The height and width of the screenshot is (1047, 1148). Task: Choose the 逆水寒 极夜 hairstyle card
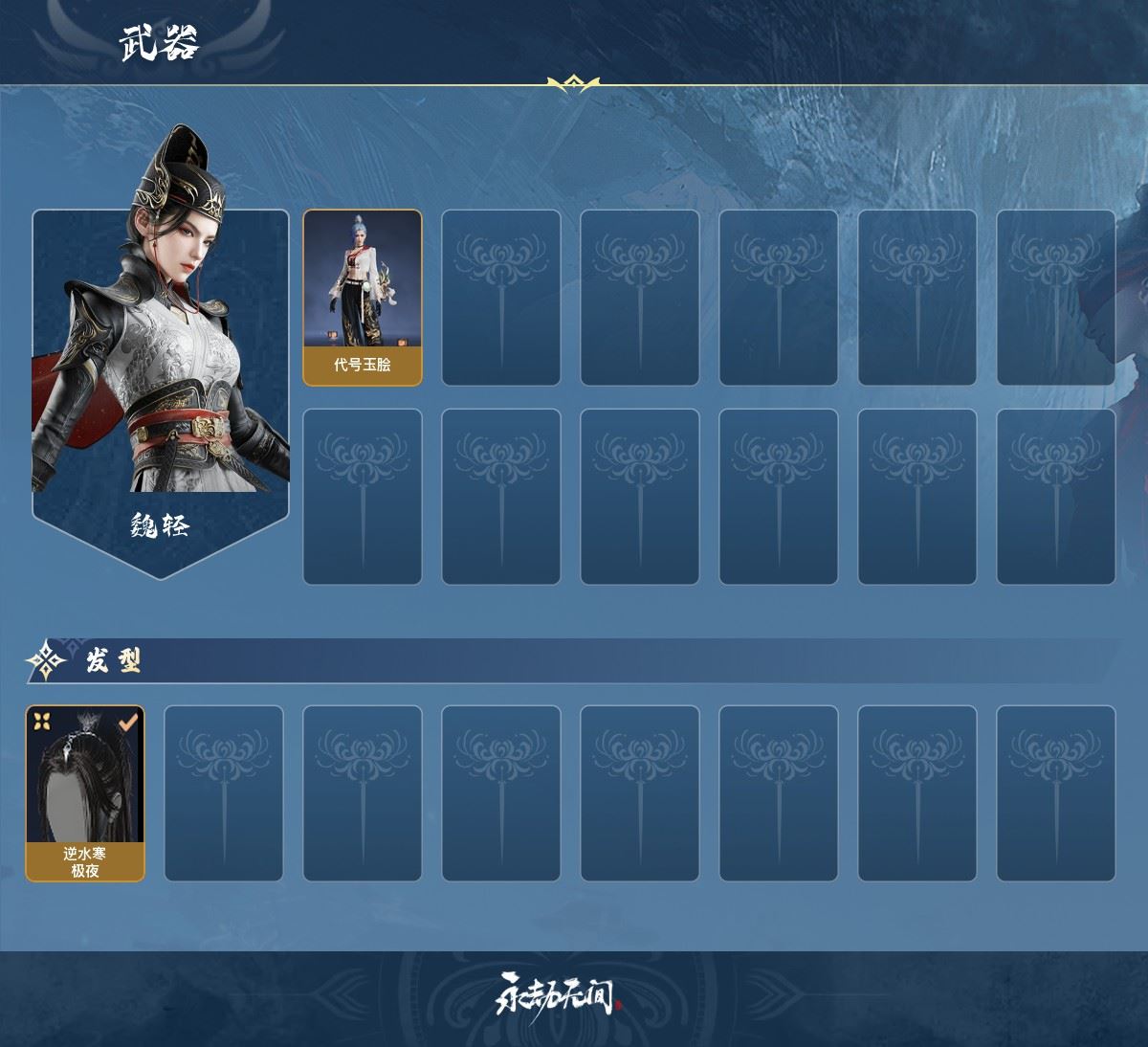85,793
